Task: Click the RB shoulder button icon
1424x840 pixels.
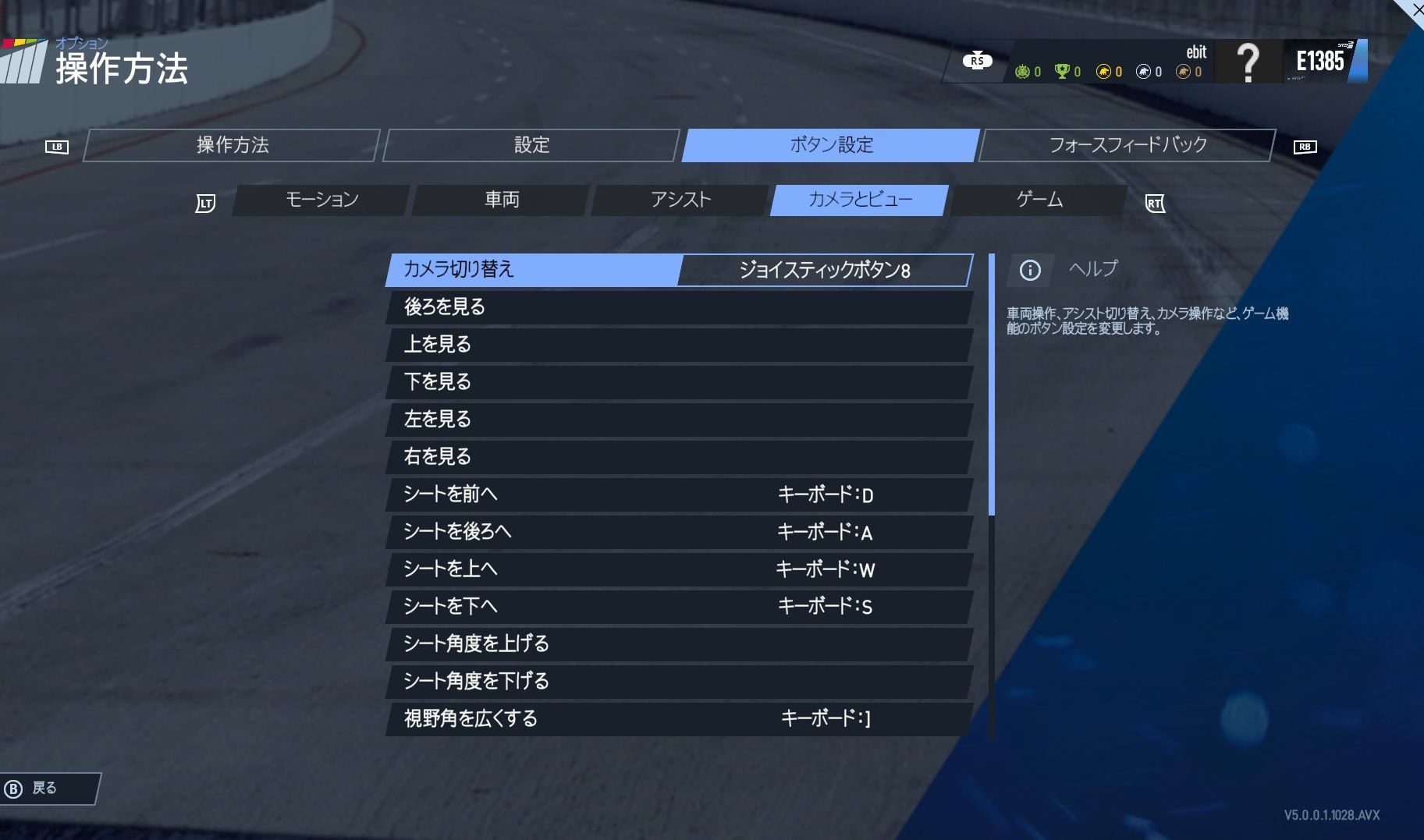Action: (x=1305, y=146)
